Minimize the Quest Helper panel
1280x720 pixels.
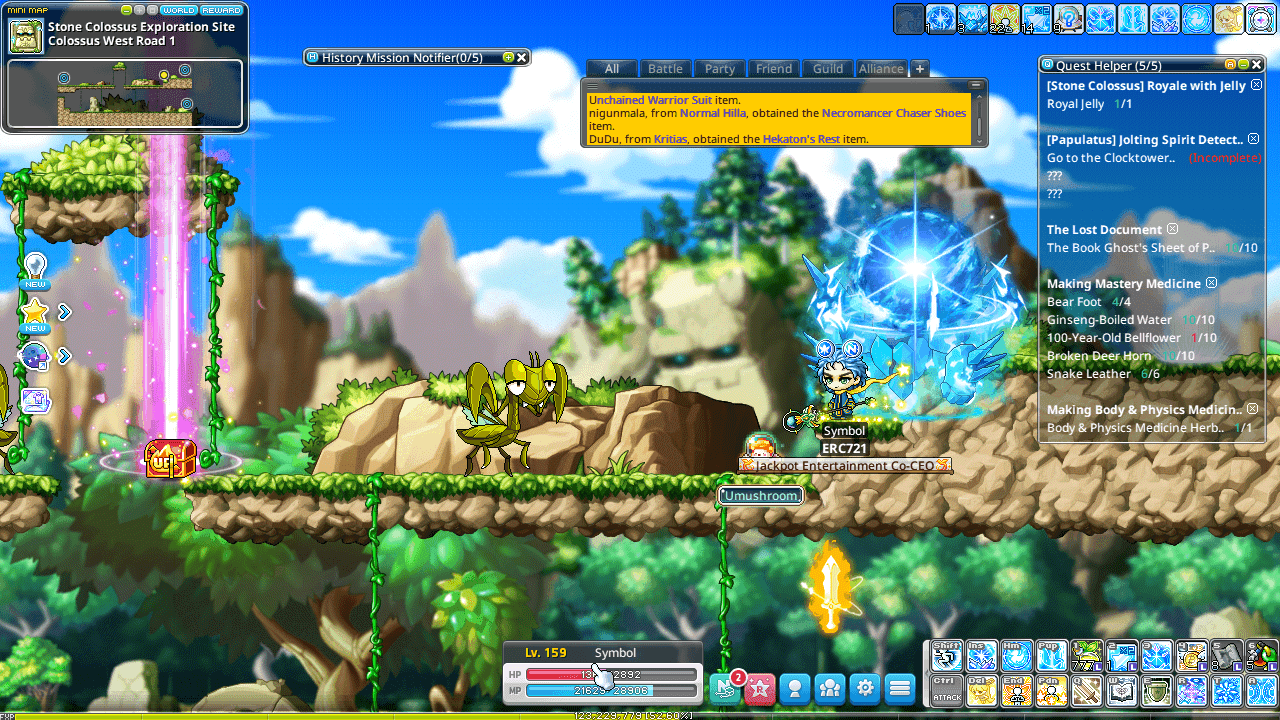(1243, 65)
